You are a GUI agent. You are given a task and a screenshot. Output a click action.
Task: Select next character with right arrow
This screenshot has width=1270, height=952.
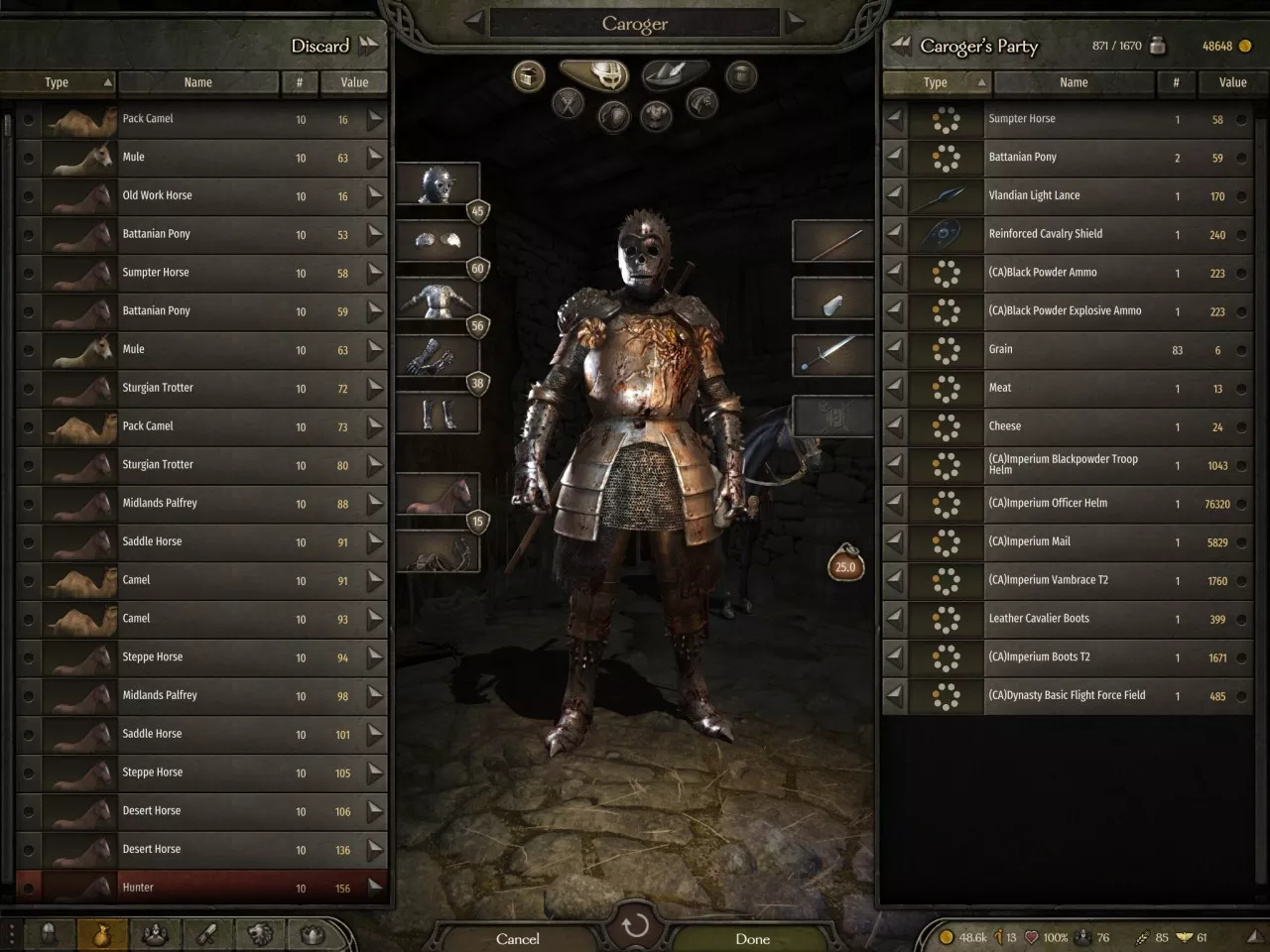795,21
